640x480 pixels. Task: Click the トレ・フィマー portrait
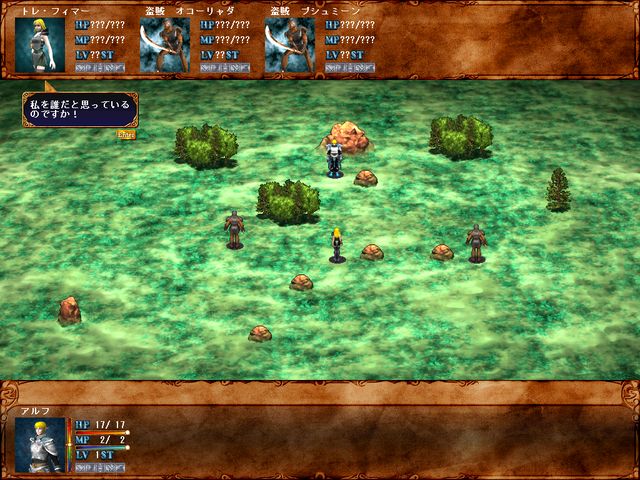tap(41, 45)
